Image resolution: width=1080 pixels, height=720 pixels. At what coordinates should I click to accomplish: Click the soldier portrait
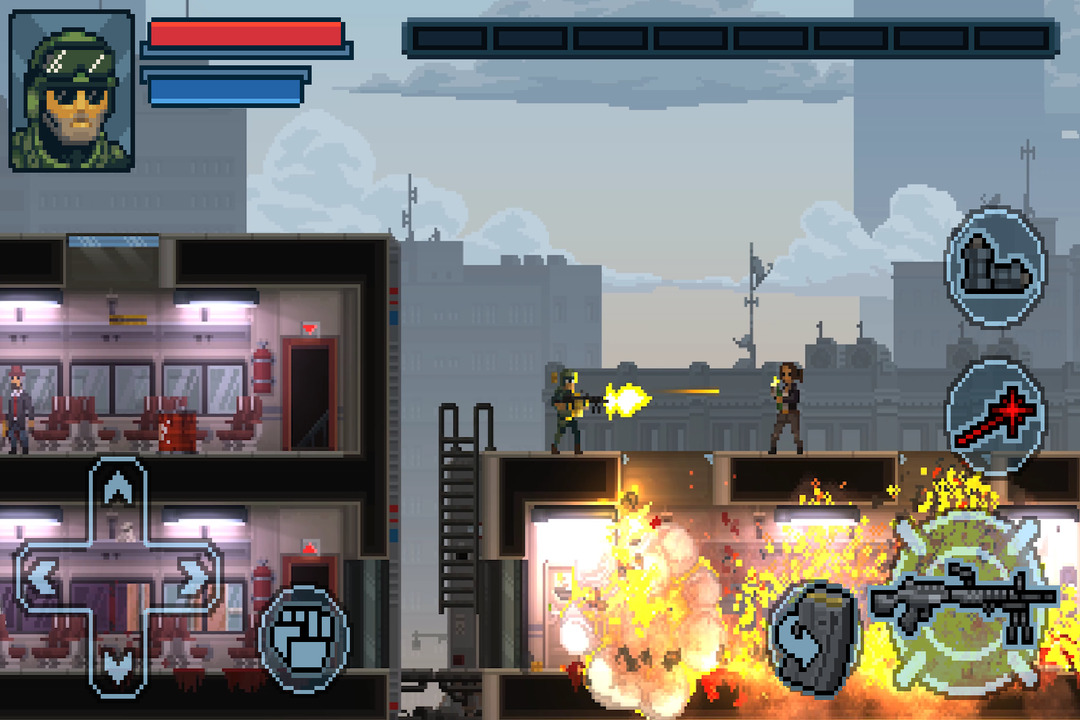72,90
